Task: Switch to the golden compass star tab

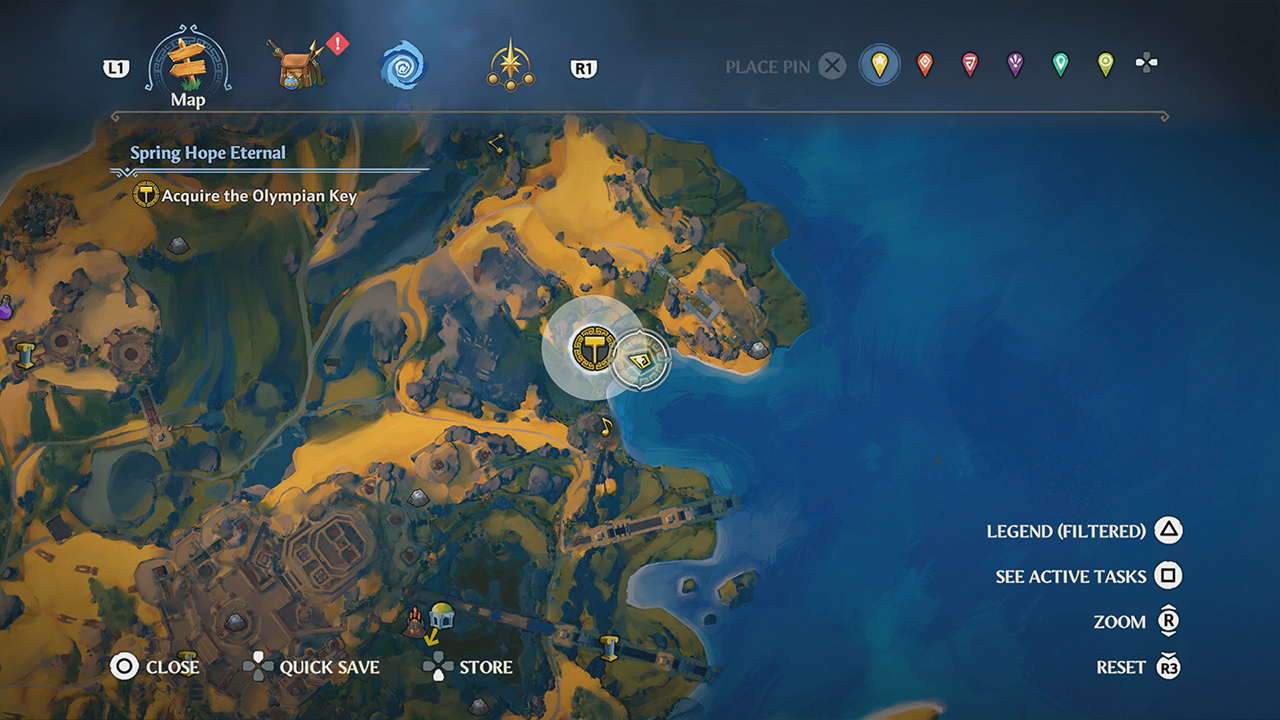Action: point(510,66)
